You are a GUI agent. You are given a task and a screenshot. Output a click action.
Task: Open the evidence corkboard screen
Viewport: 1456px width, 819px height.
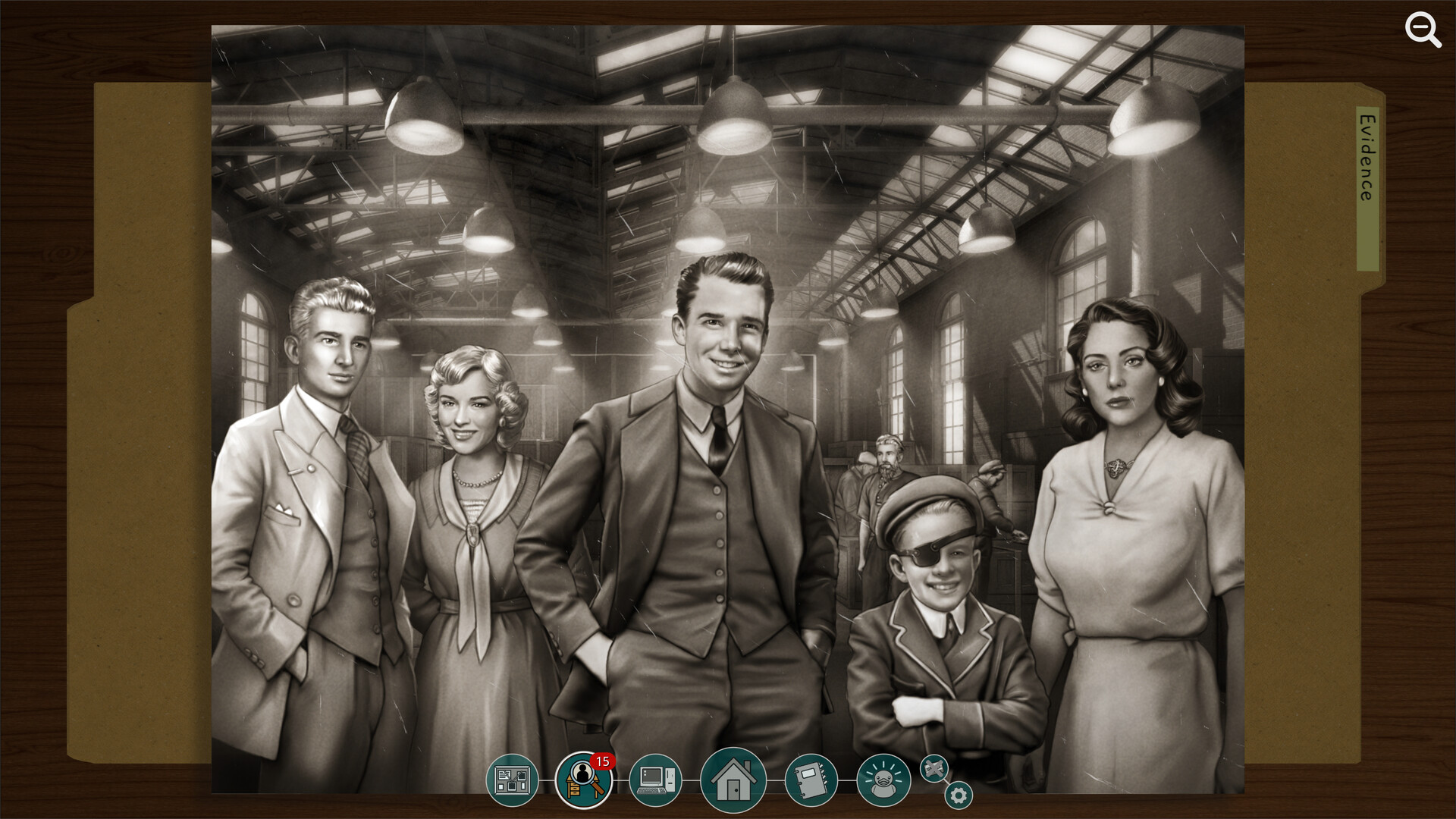(512, 779)
